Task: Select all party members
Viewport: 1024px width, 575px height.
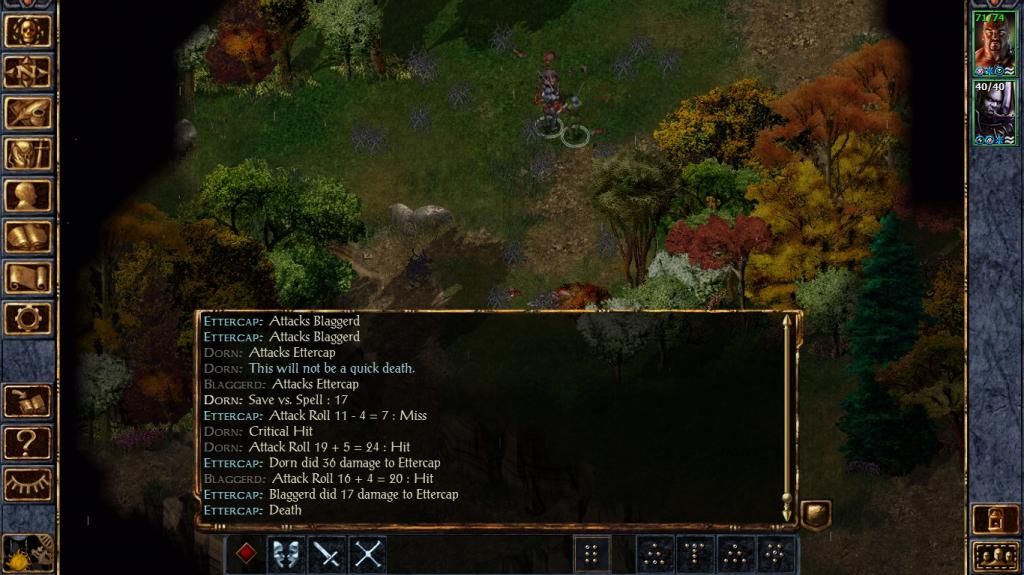Action: pos(994,555)
